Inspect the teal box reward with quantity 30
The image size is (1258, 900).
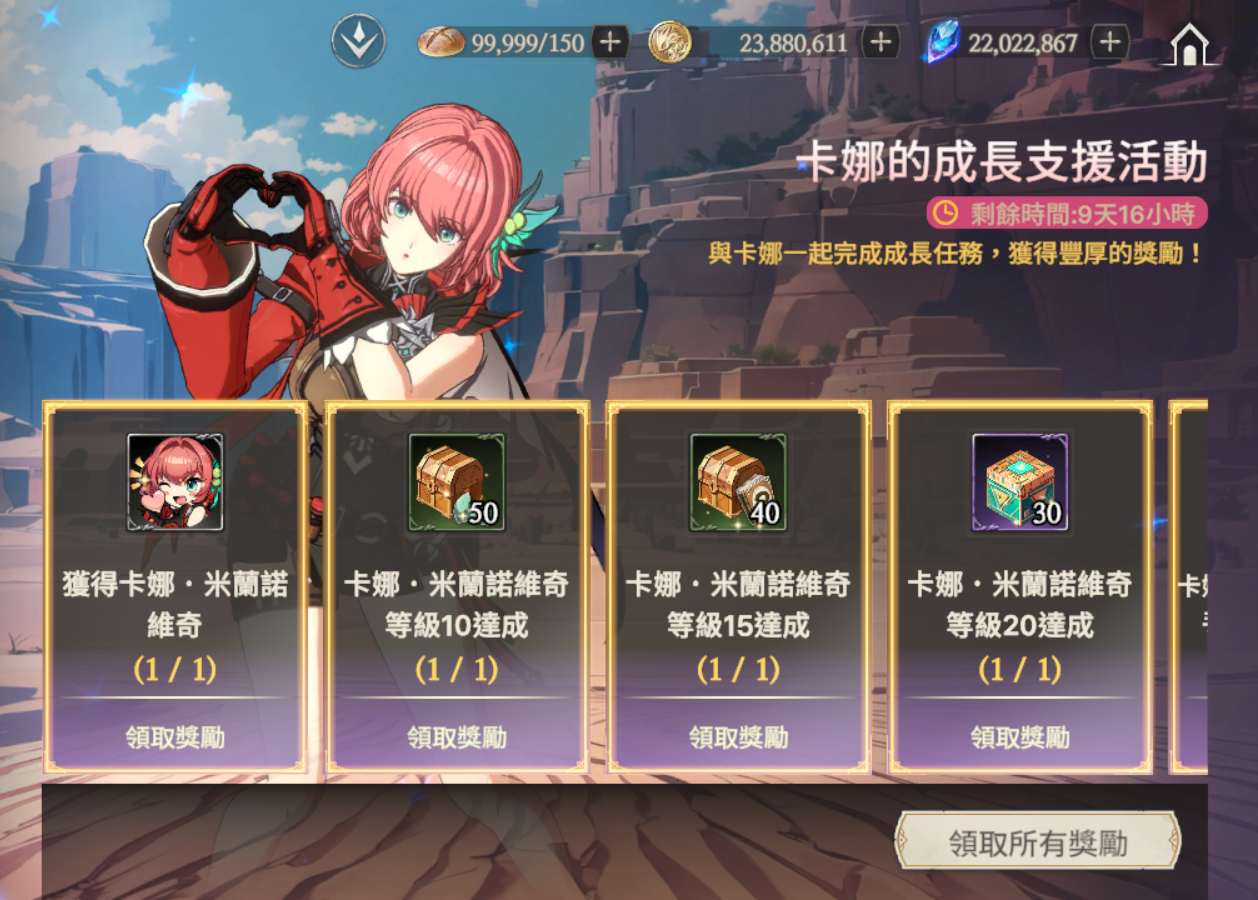pyautogui.click(x=1020, y=482)
